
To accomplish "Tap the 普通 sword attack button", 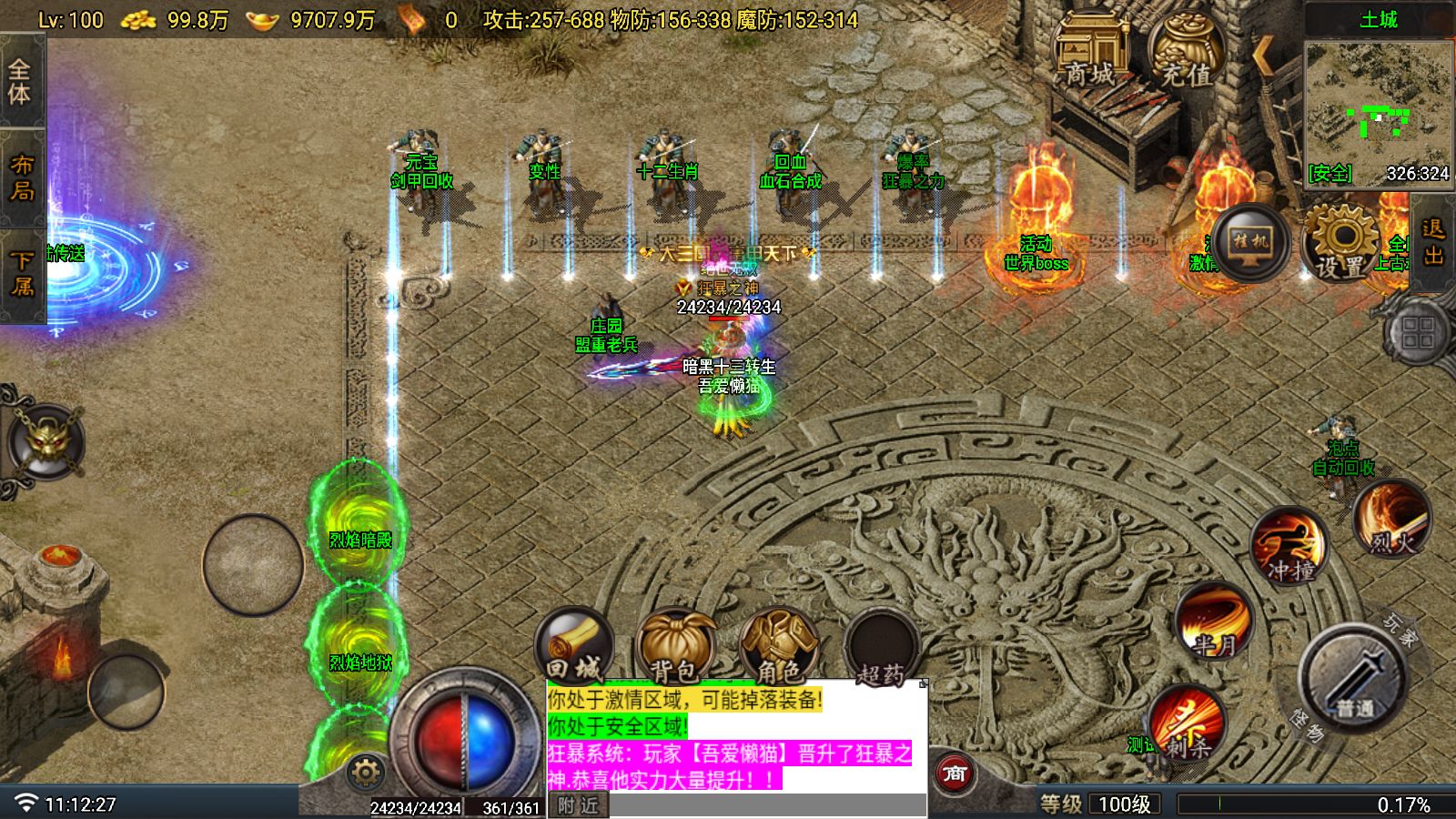I will pos(1353,678).
